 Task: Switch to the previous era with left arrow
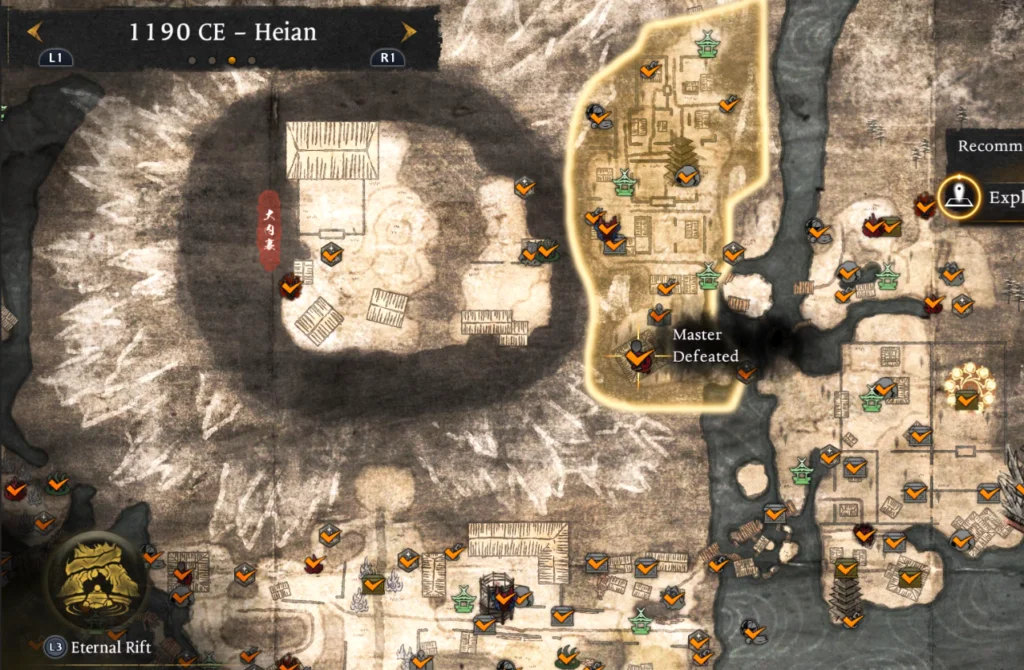35,32
